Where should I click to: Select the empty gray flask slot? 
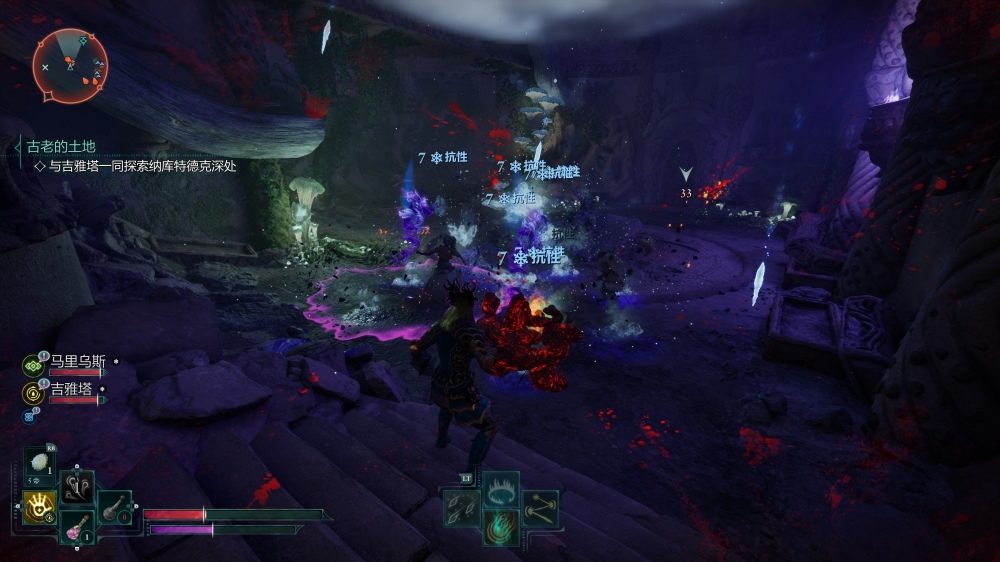tap(114, 508)
